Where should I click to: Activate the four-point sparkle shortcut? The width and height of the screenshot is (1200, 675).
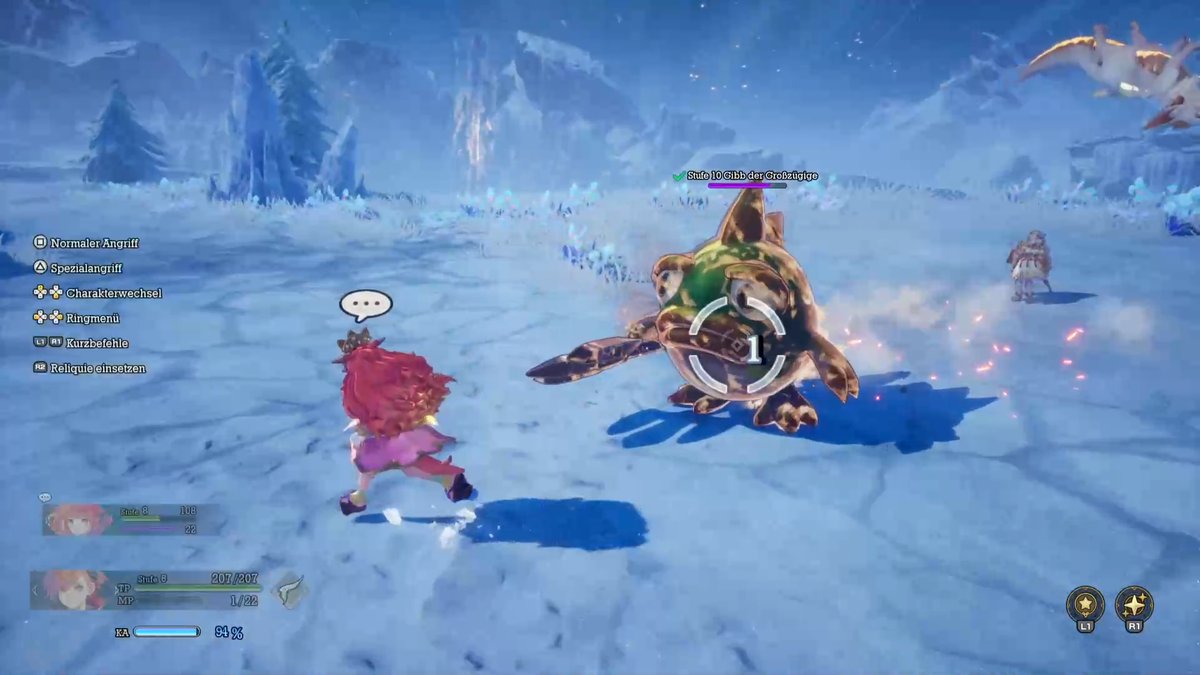(1134, 605)
